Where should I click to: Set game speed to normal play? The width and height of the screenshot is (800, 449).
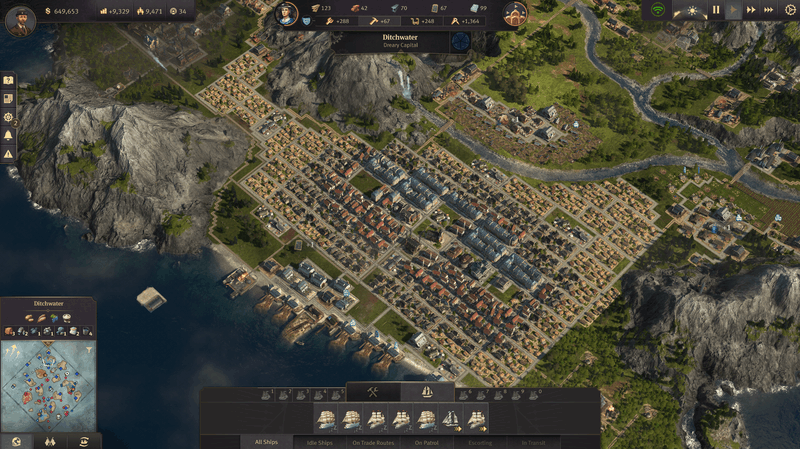click(x=734, y=10)
